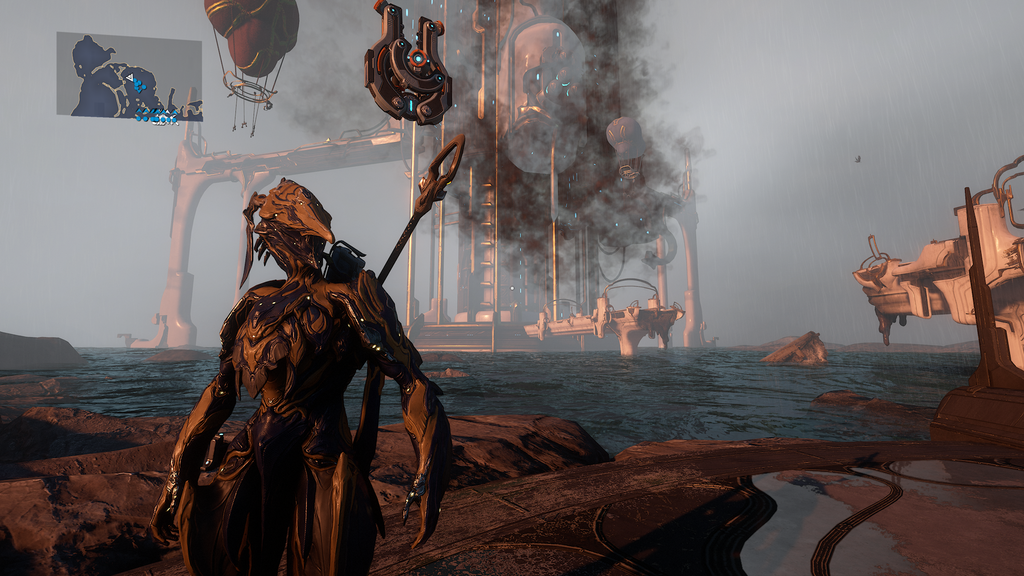Open the minimap of the area
The width and height of the screenshot is (1024, 576).
click(129, 76)
